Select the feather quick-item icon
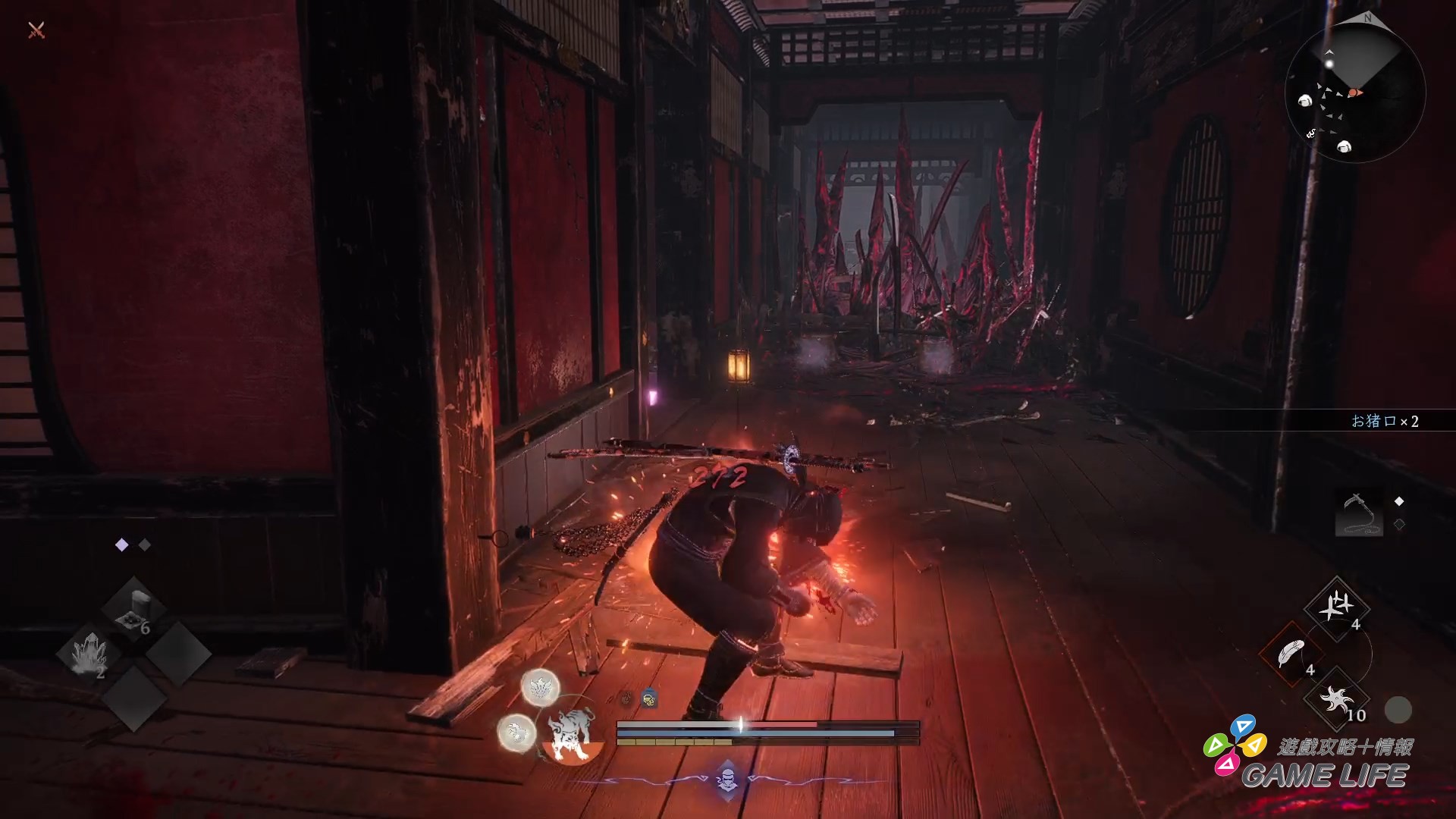Image resolution: width=1456 pixels, height=819 pixels. (1291, 650)
